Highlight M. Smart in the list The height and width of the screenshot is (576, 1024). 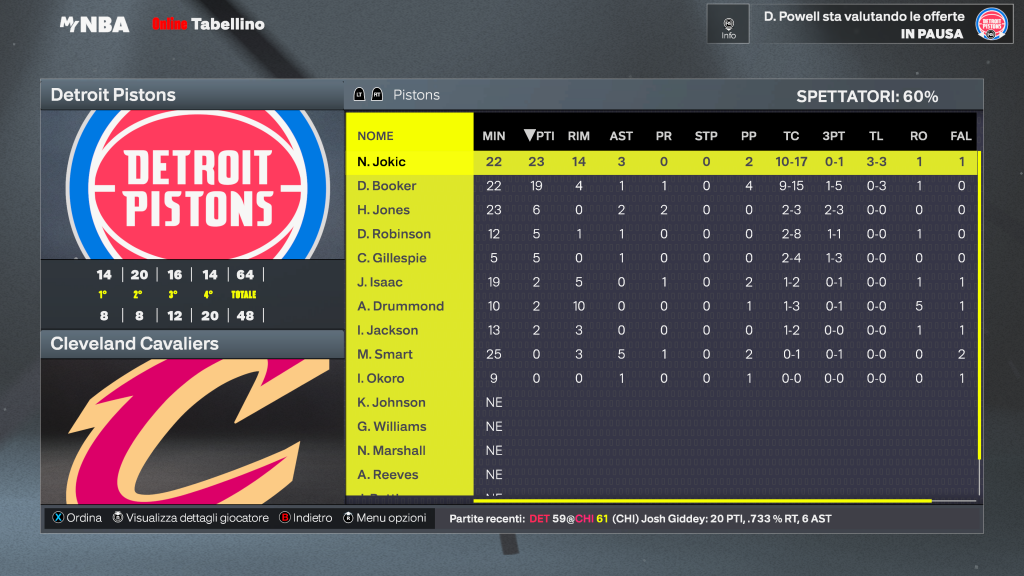(385, 354)
